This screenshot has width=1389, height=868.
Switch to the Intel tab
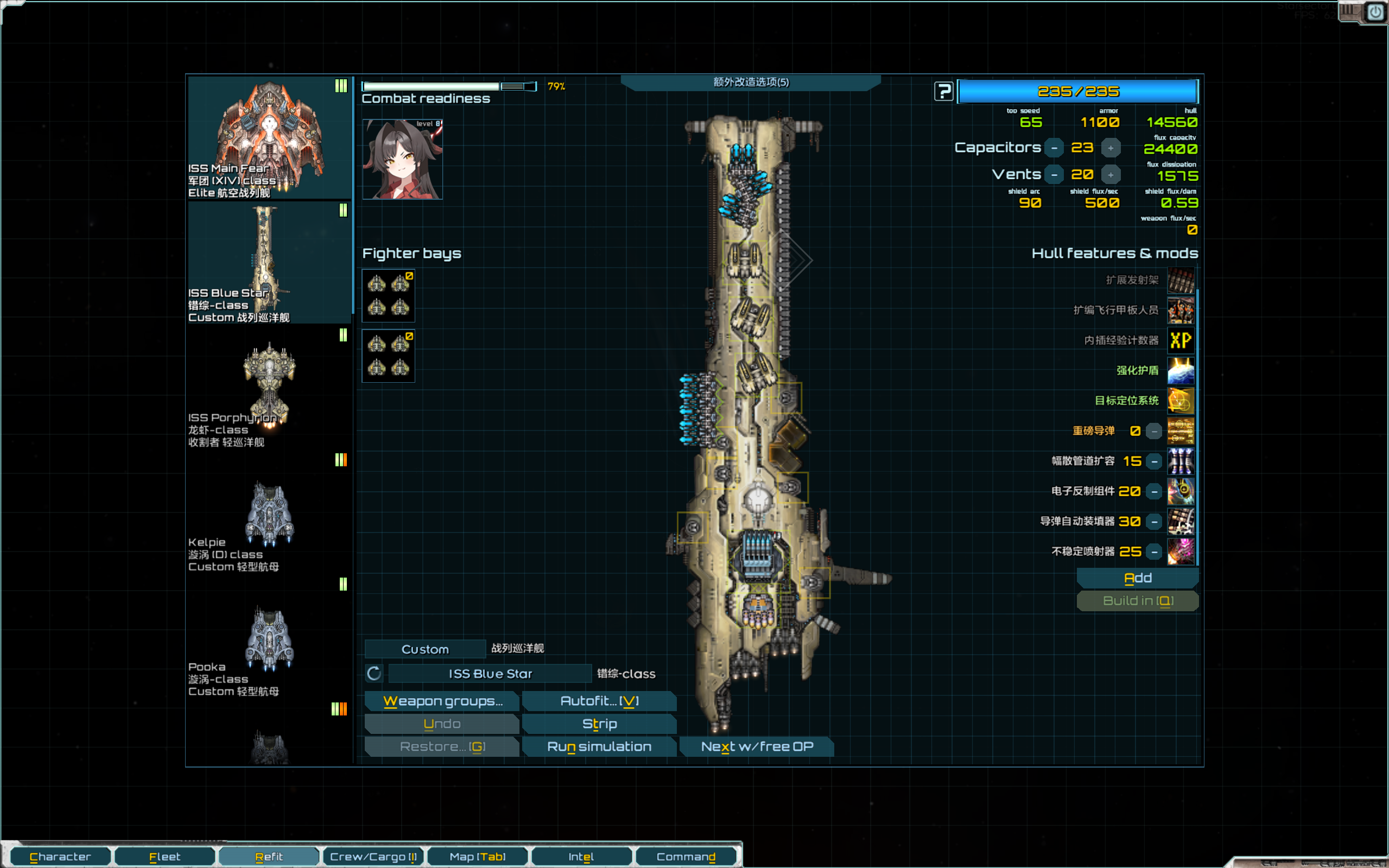pyautogui.click(x=581, y=857)
